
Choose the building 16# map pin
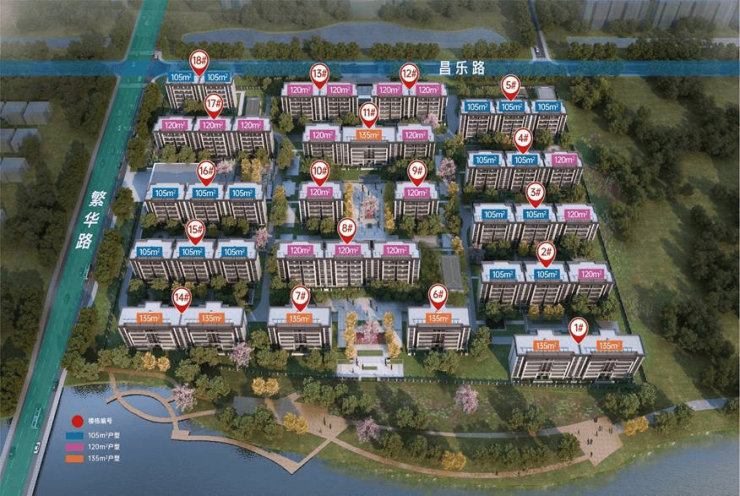click(x=206, y=171)
